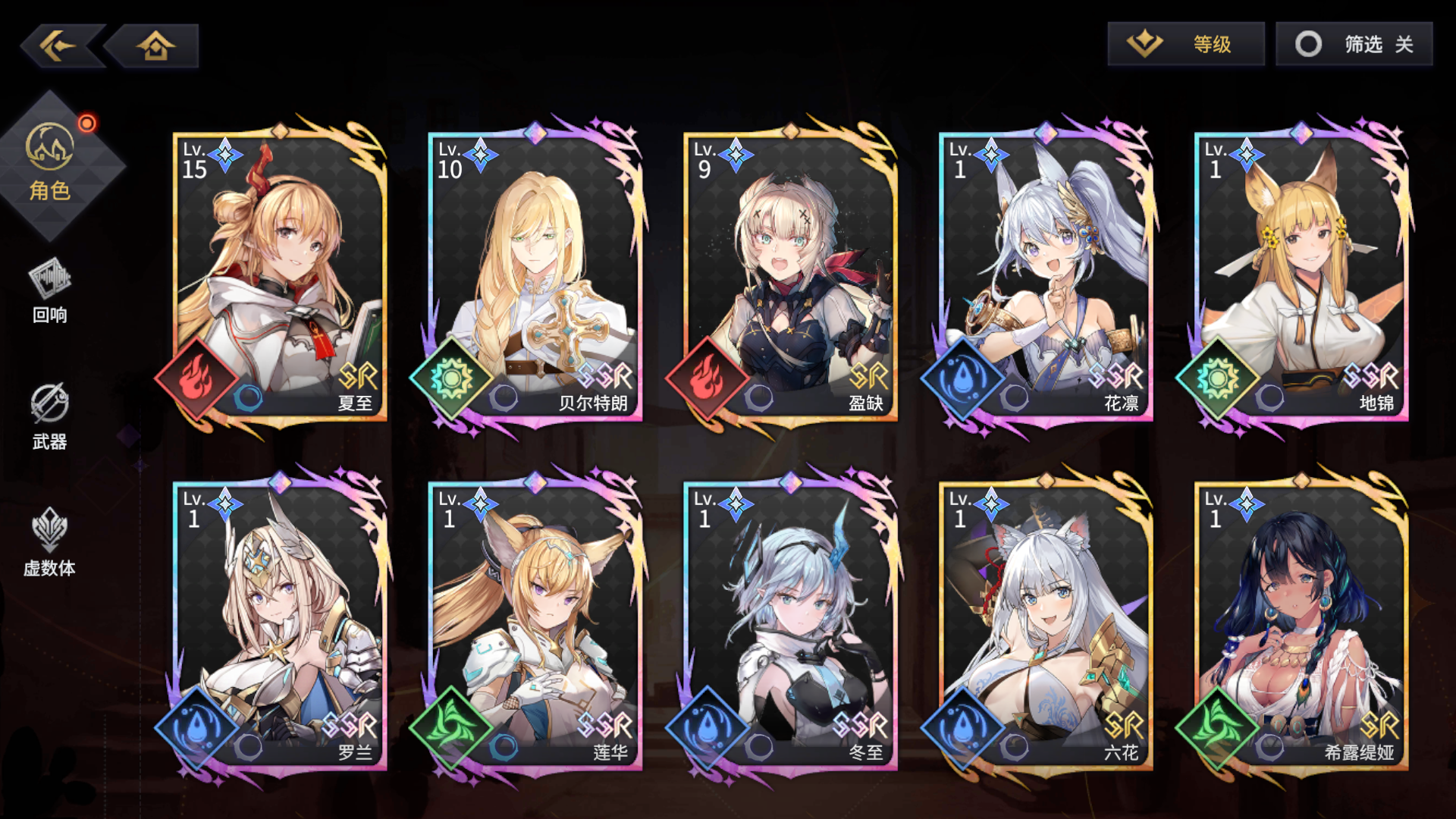Open the 回响 echoes panel

[x=49, y=300]
